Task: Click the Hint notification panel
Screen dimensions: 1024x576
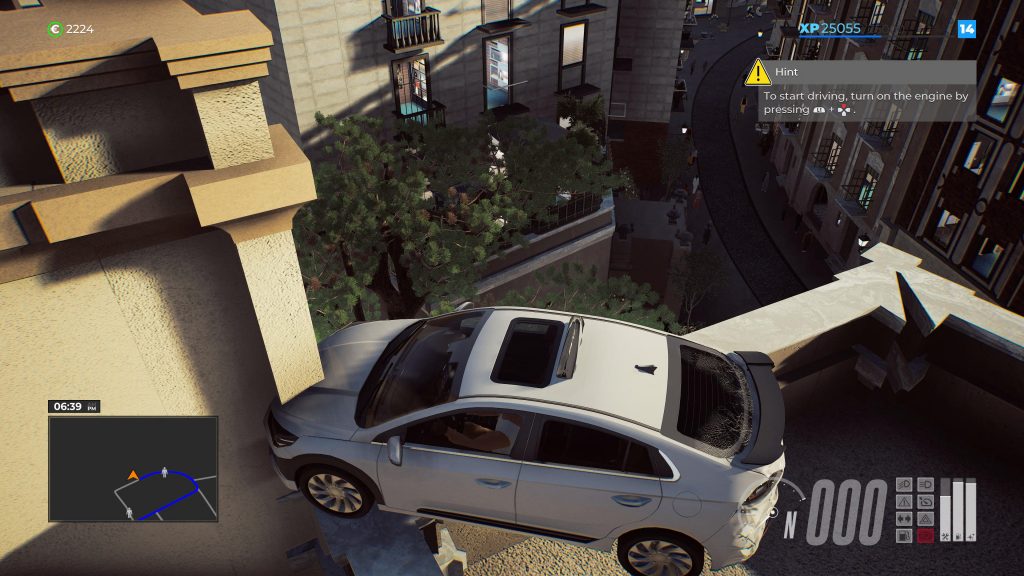Action: coord(860,91)
